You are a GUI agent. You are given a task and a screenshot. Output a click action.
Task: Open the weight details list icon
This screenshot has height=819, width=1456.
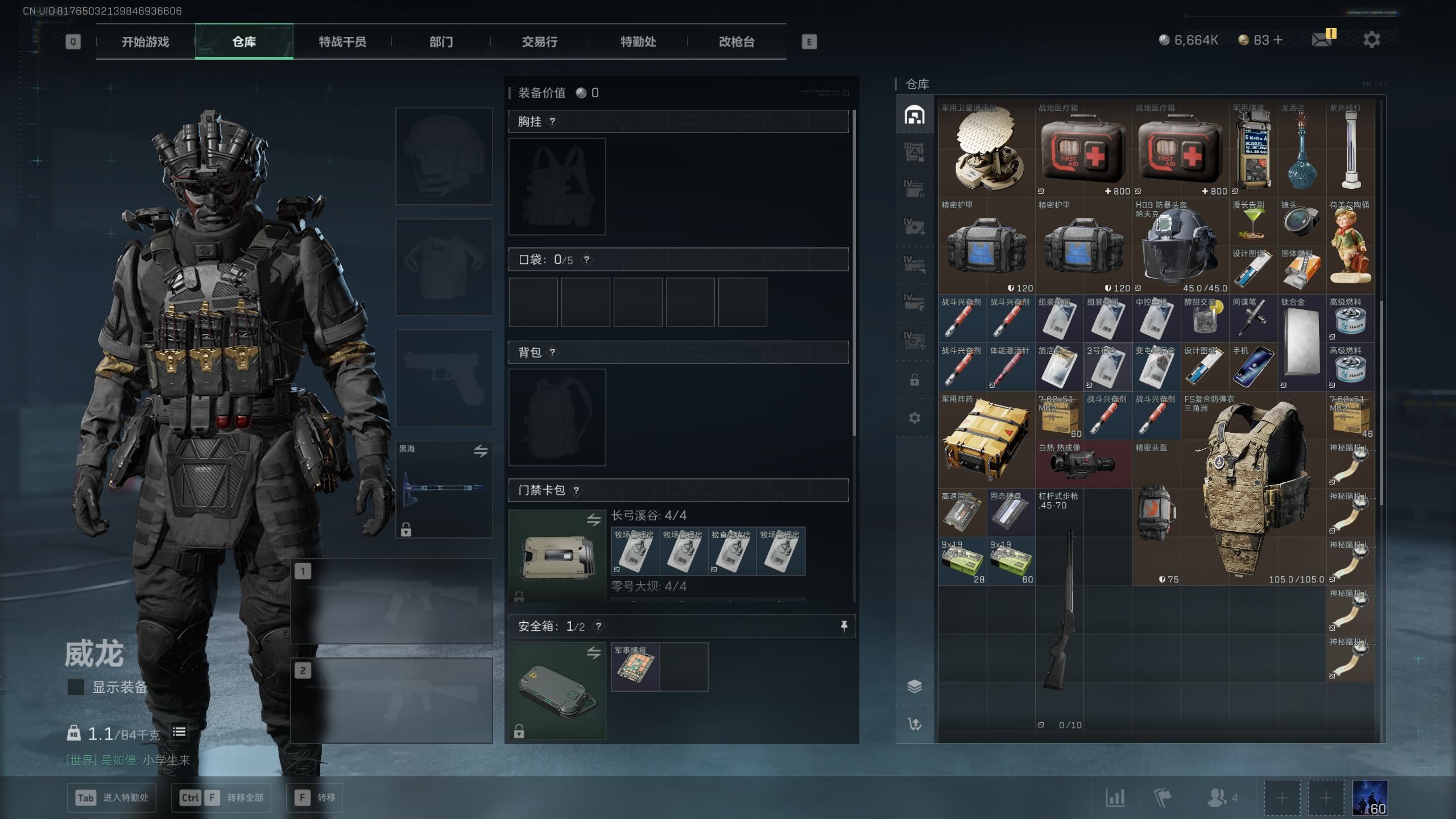point(179,733)
